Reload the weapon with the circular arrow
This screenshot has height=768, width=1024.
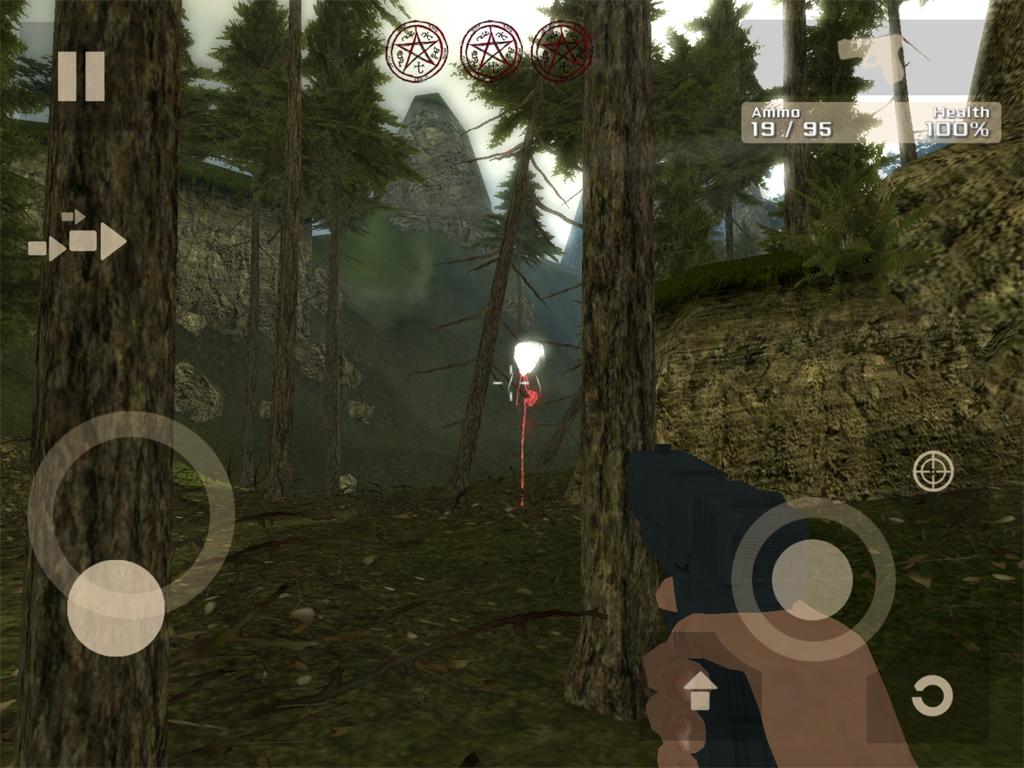coord(932,696)
